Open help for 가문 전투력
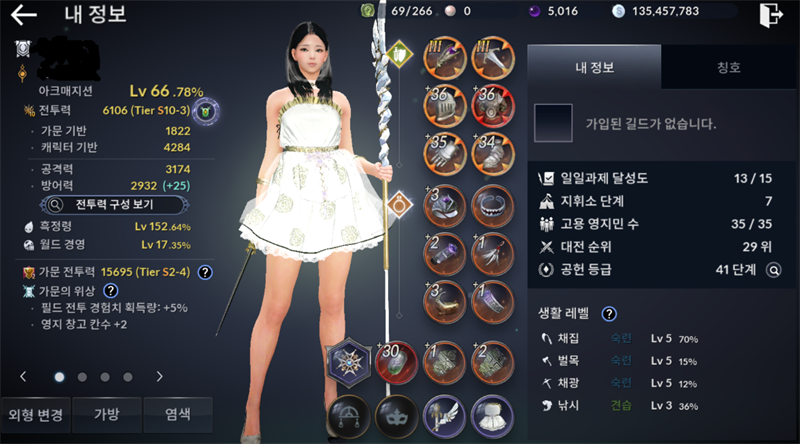 tap(204, 272)
